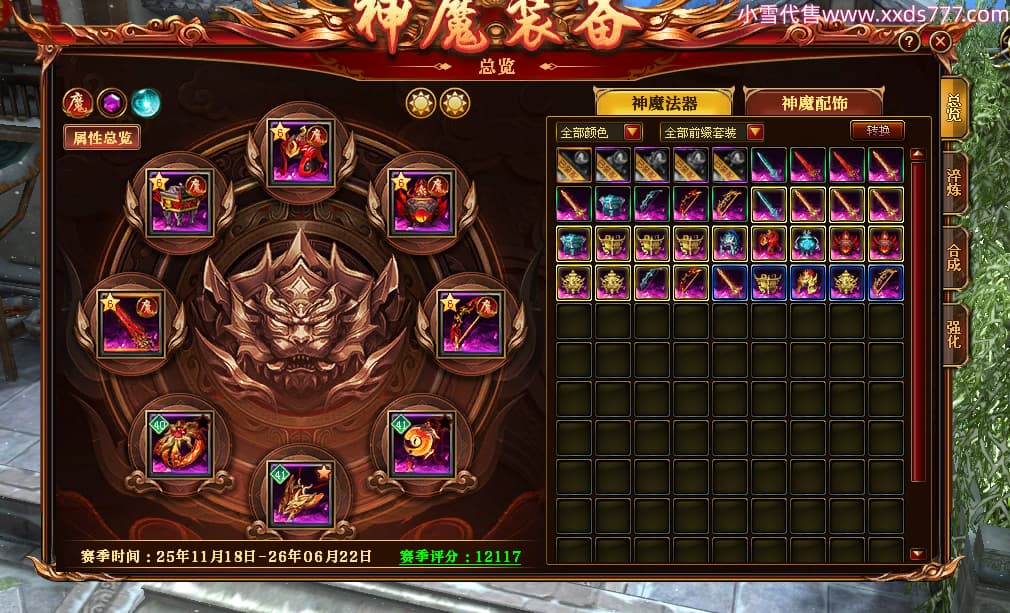Click the 转换 button
1010x613 pixels.
point(877,131)
